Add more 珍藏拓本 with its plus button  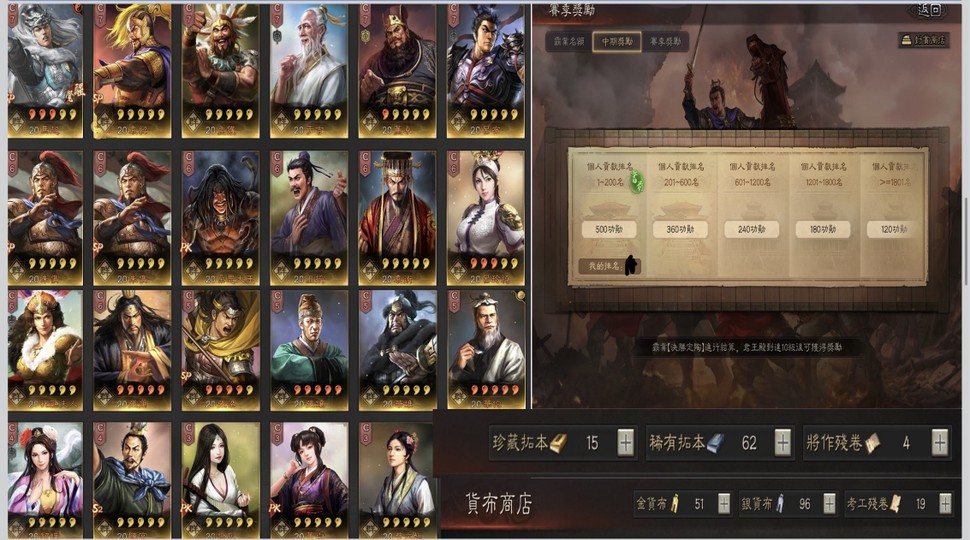click(x=626, y=442)
